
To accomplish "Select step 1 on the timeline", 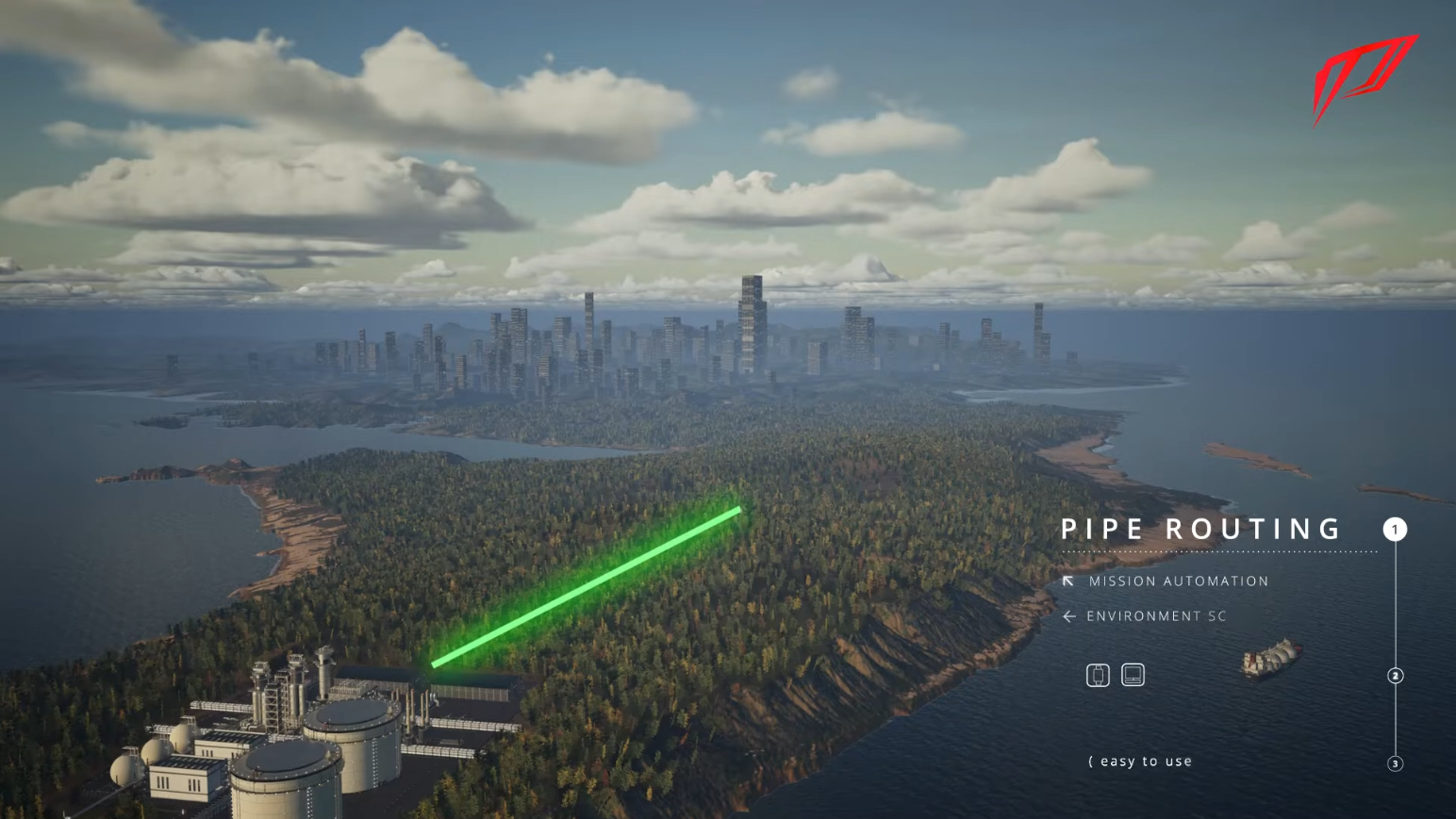I will [1395, 530].
